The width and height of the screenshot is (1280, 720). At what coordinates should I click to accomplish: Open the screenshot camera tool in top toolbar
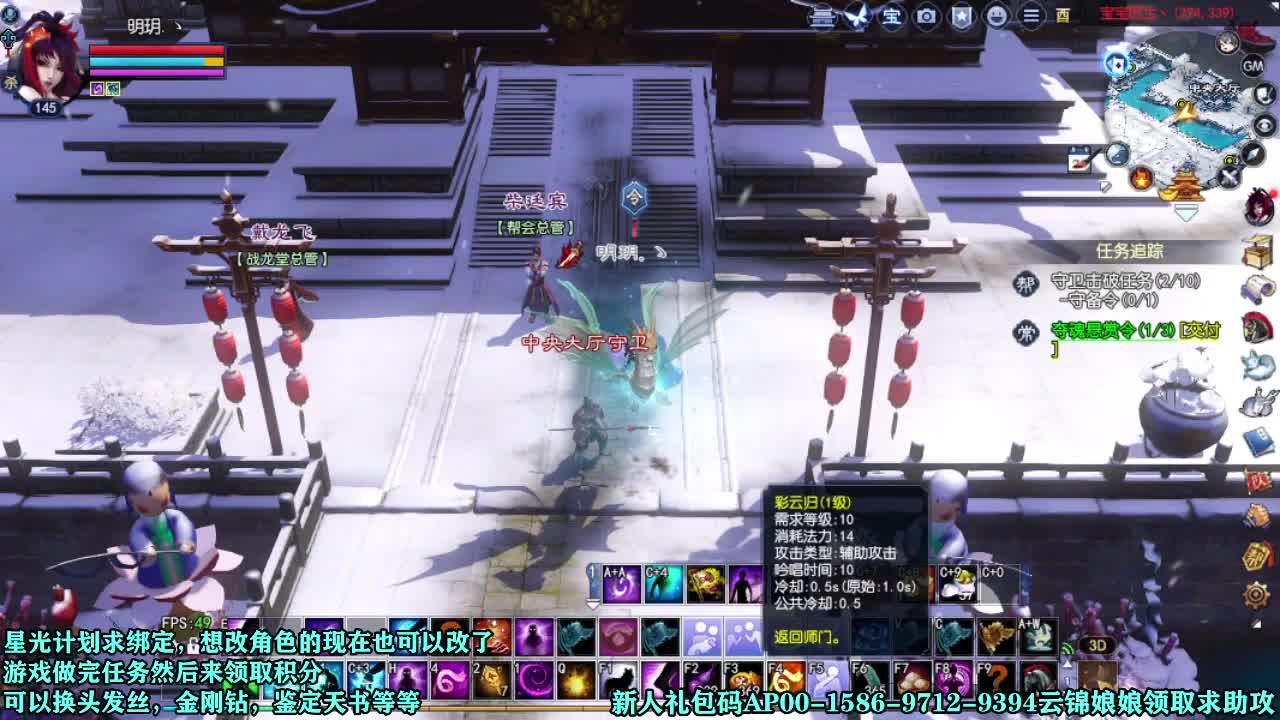point(926,17)
